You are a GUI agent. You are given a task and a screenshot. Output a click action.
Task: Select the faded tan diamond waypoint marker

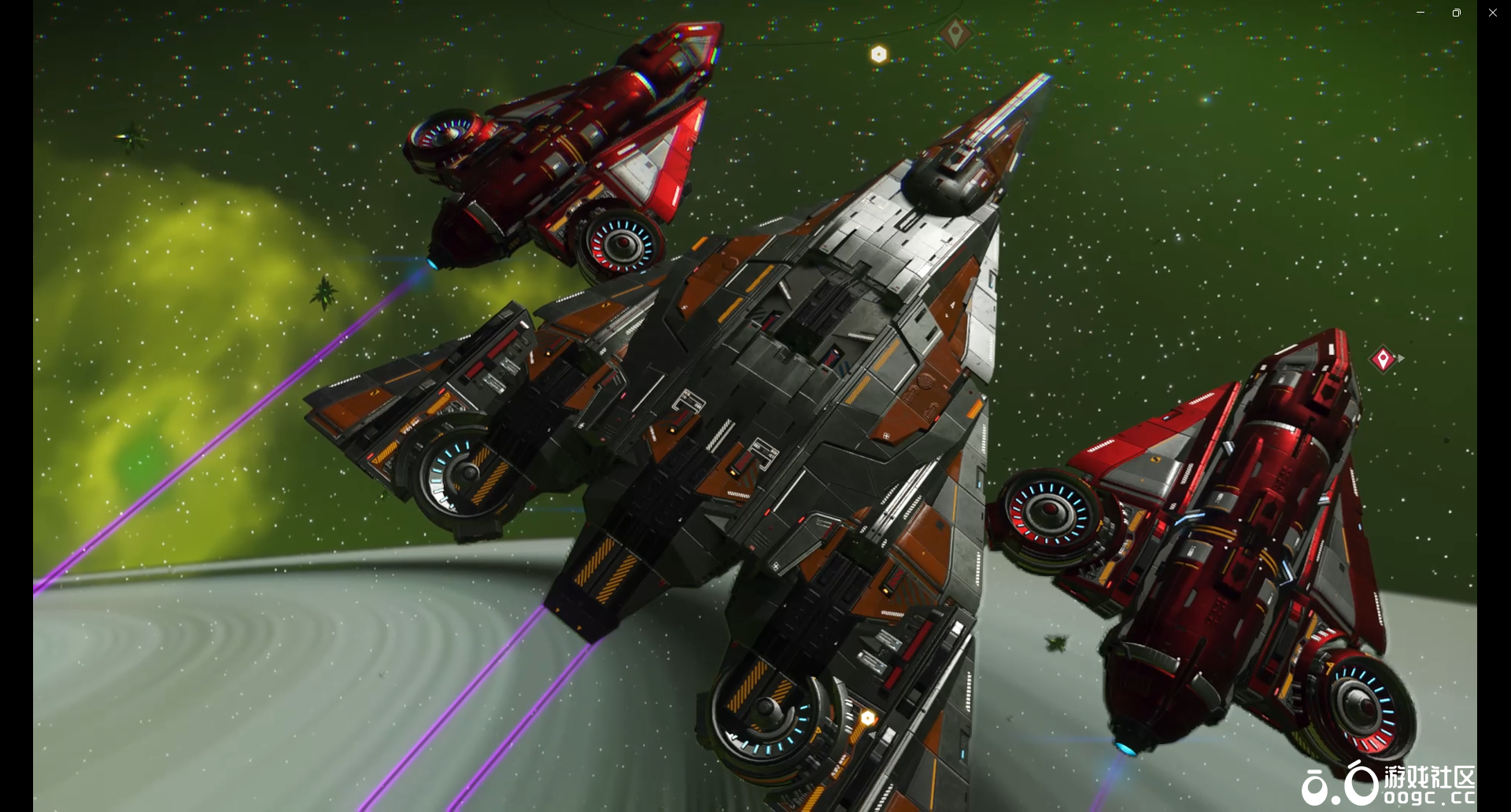coord(955,34)
